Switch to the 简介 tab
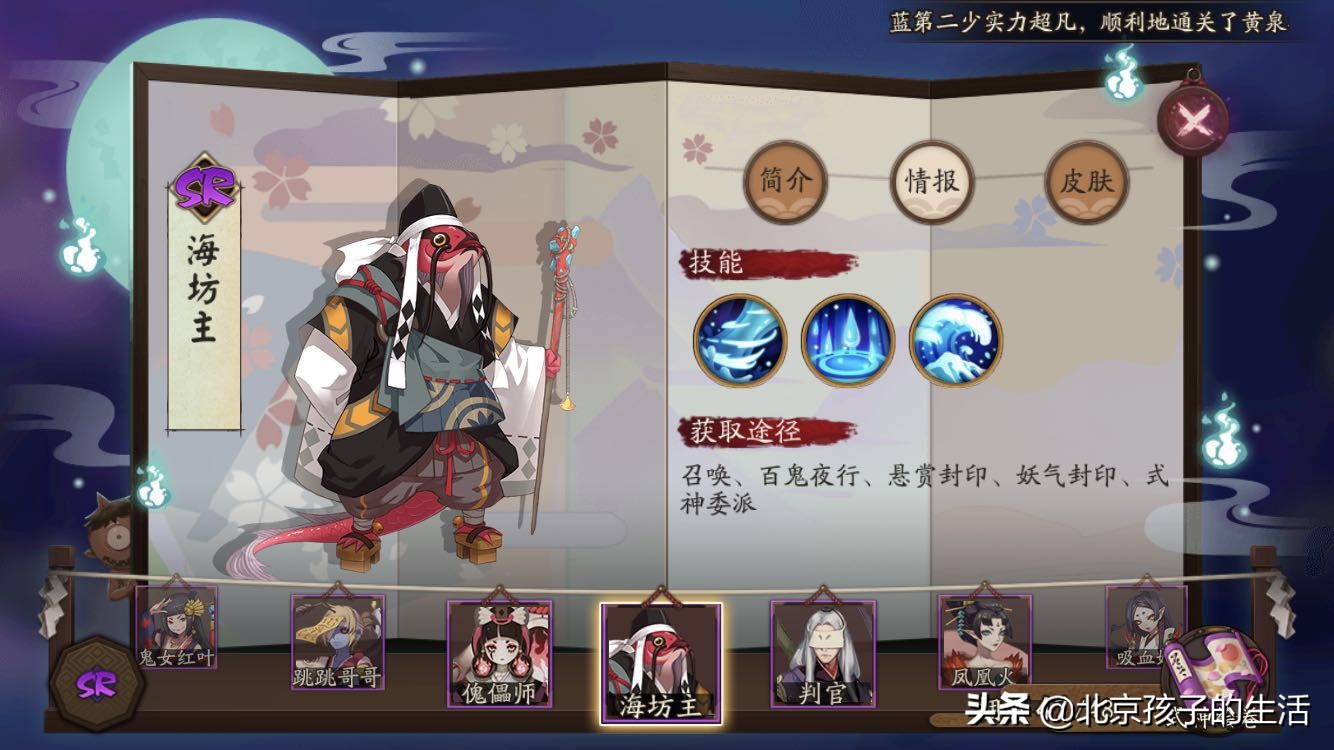The image size is (1334, 750). click(x=785, y=184)
